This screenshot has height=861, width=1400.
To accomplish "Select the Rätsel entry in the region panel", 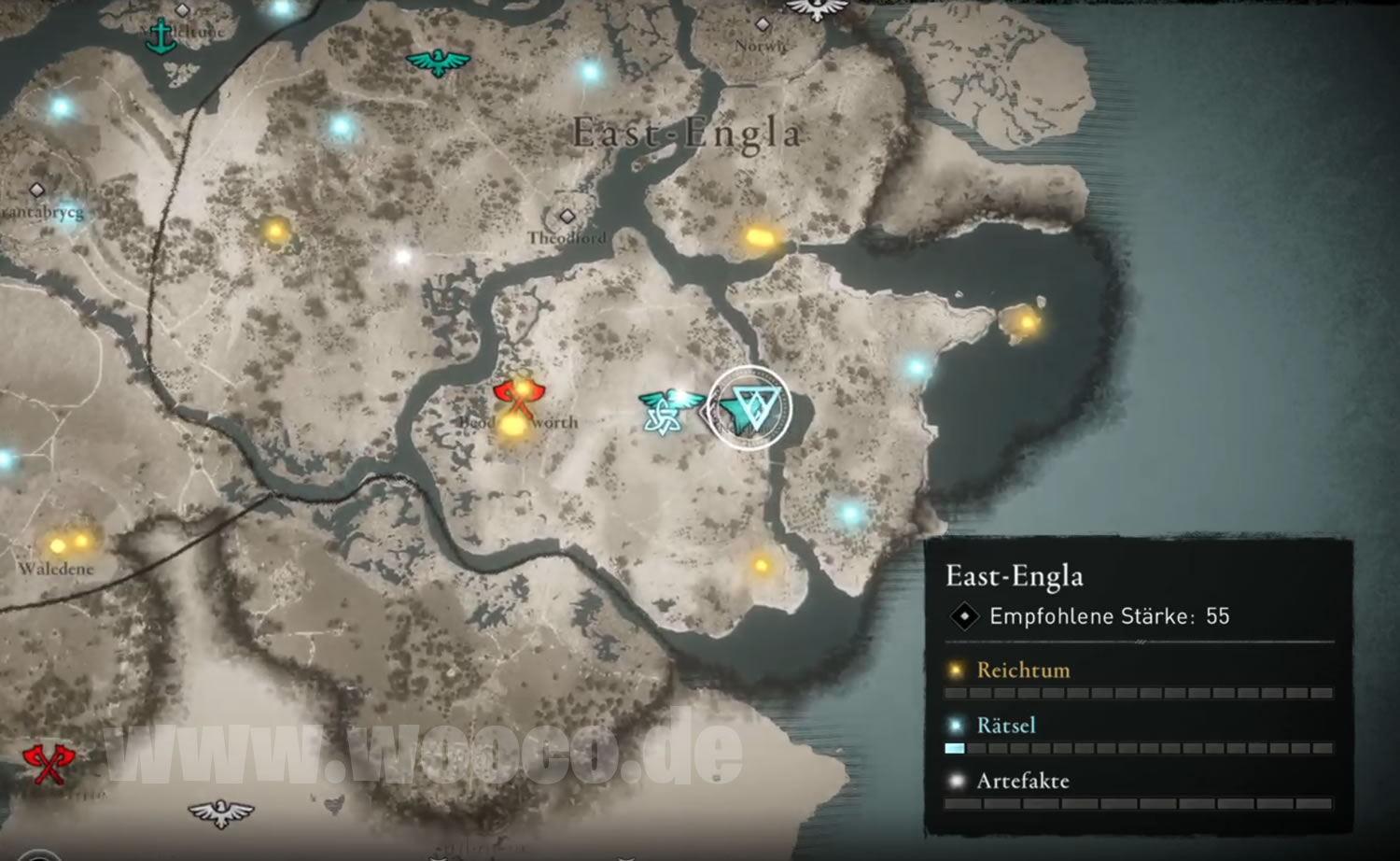I will click(1005, 725).
